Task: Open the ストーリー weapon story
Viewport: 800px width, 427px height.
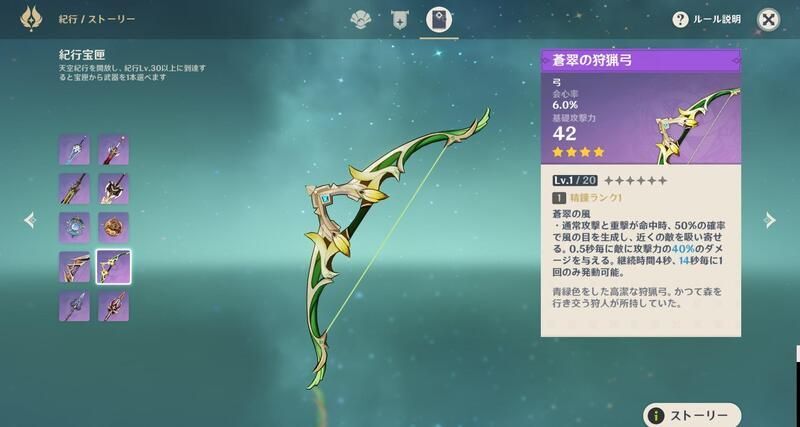Action: (x=692, y=414)
